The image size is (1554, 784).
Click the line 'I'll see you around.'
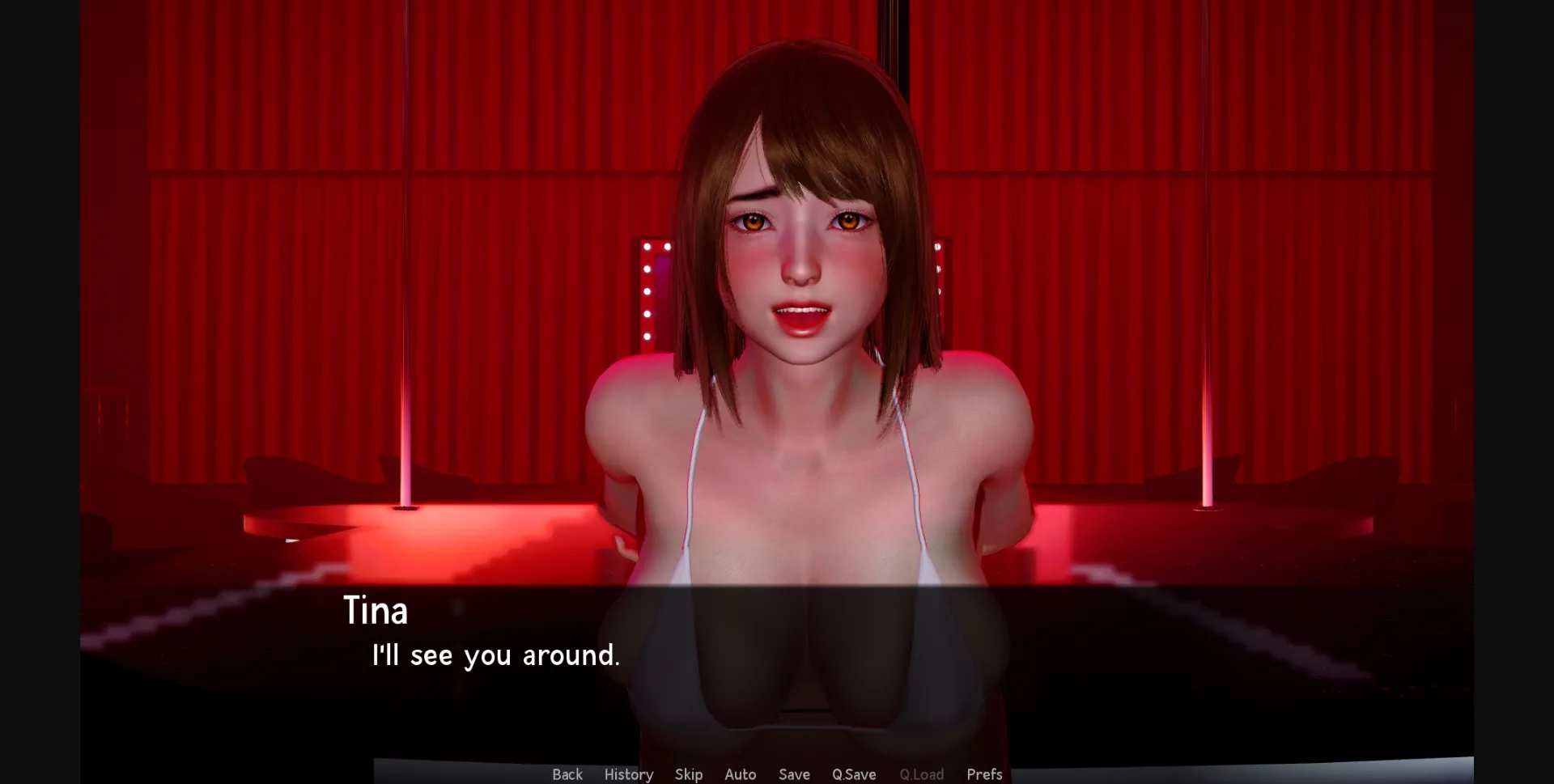point(495,655)
